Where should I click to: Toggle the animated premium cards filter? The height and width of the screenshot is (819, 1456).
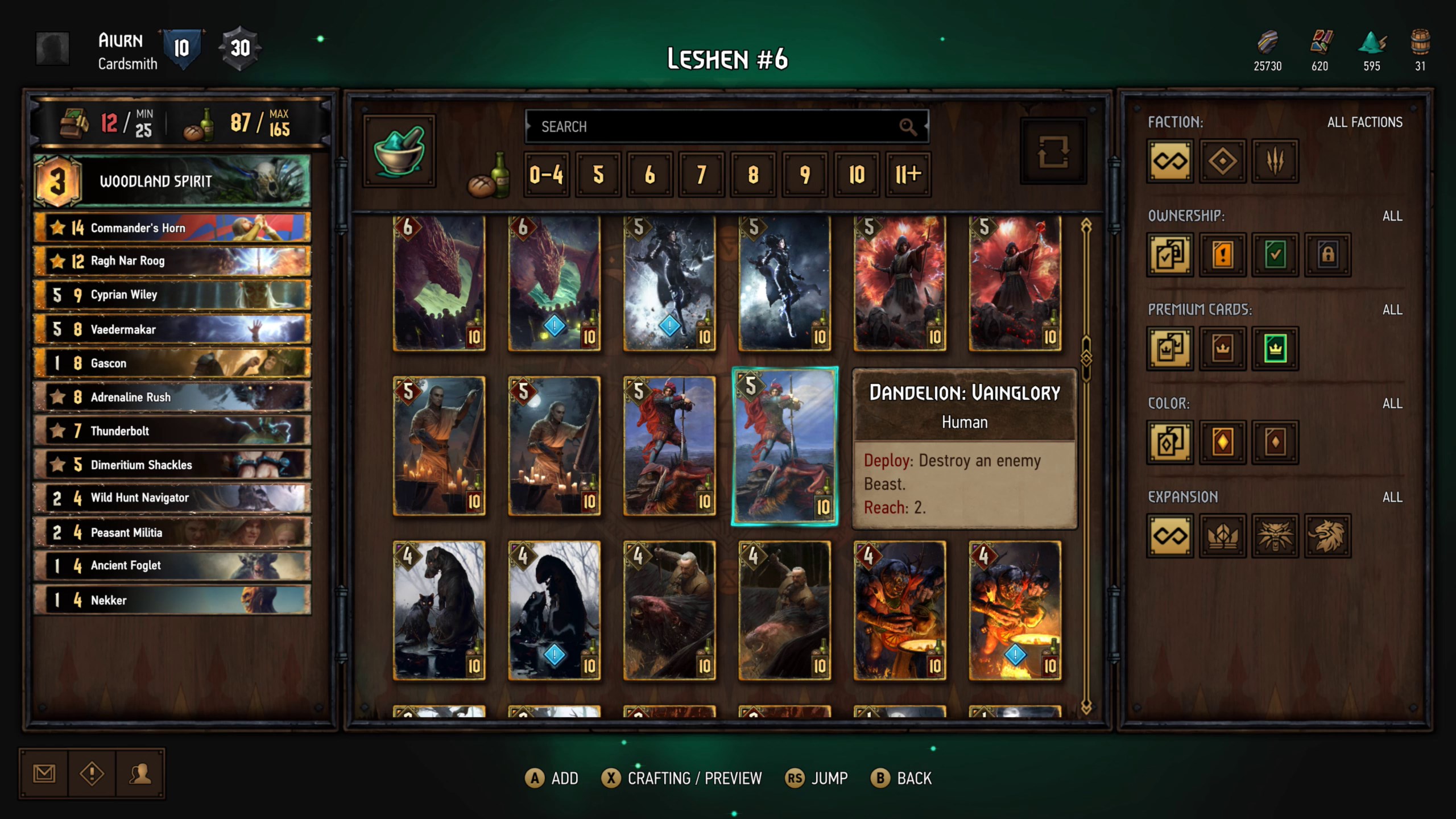[x=1275, y=349]
